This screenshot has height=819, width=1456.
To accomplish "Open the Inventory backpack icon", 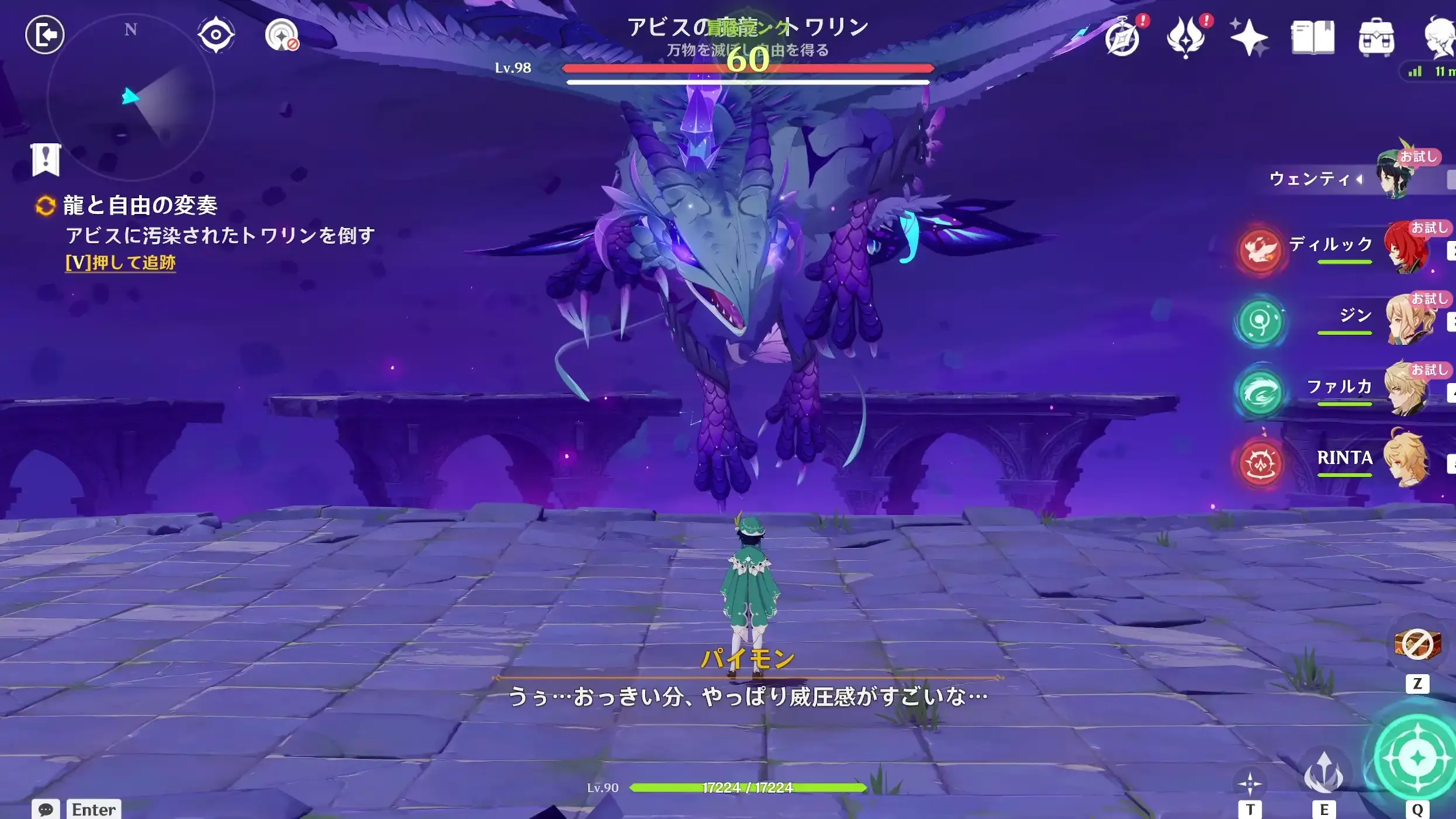I will (1379, 36).
